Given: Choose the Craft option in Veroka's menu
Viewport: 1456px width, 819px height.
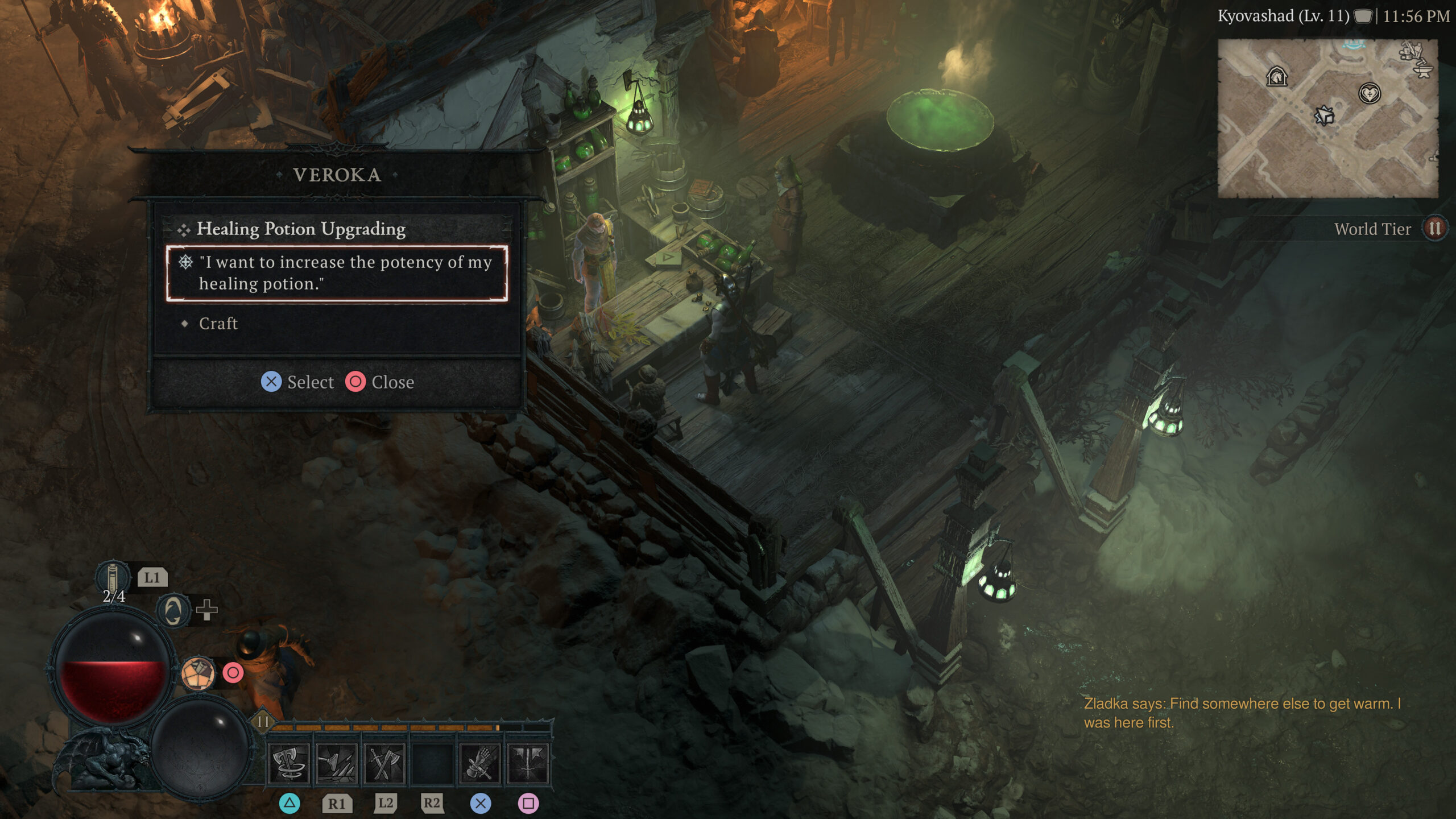Looking at the screenshot, I should (218, 324).
